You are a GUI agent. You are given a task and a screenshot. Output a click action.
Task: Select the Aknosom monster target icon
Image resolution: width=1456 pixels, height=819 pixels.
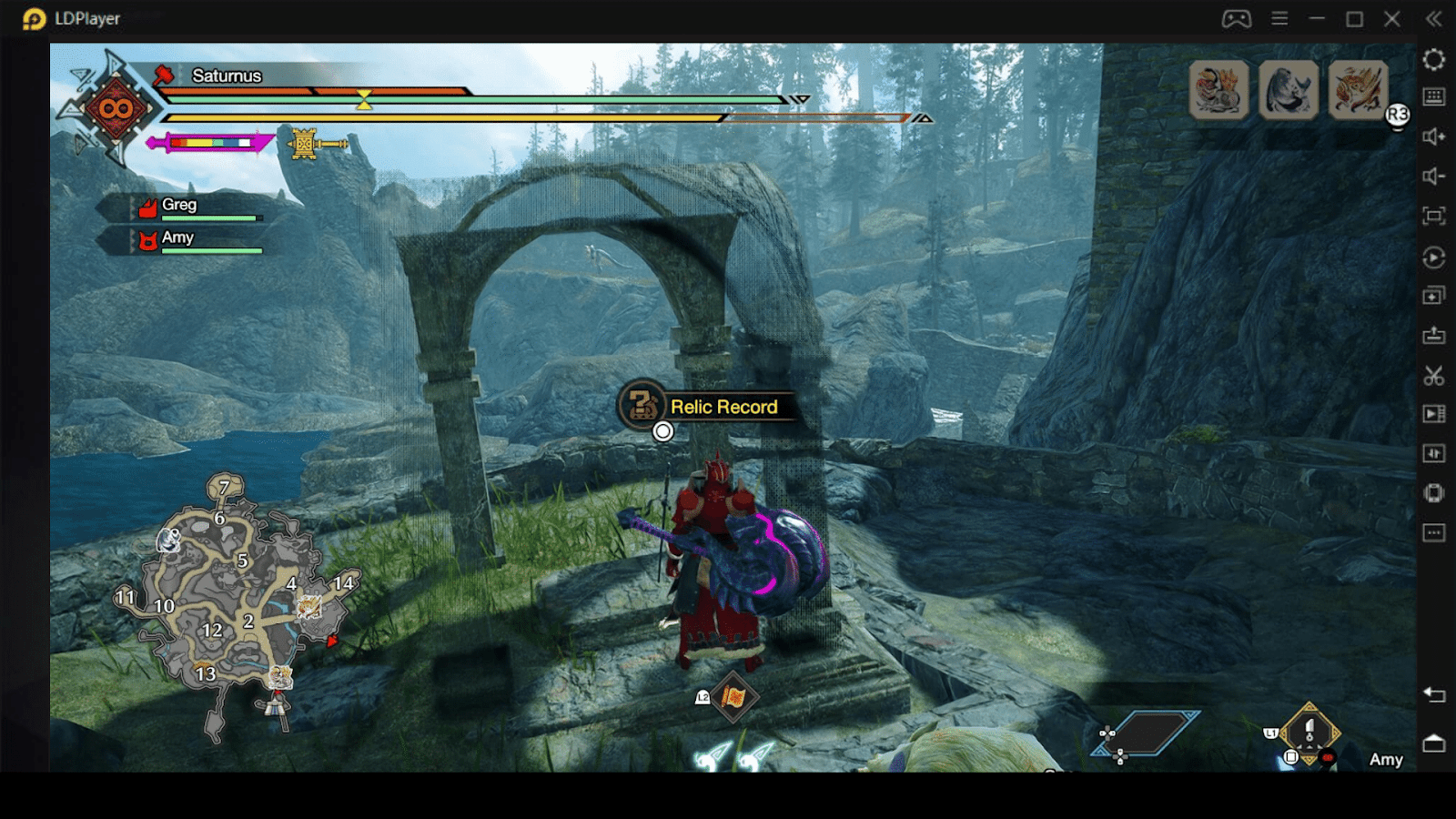(1218, 89)
